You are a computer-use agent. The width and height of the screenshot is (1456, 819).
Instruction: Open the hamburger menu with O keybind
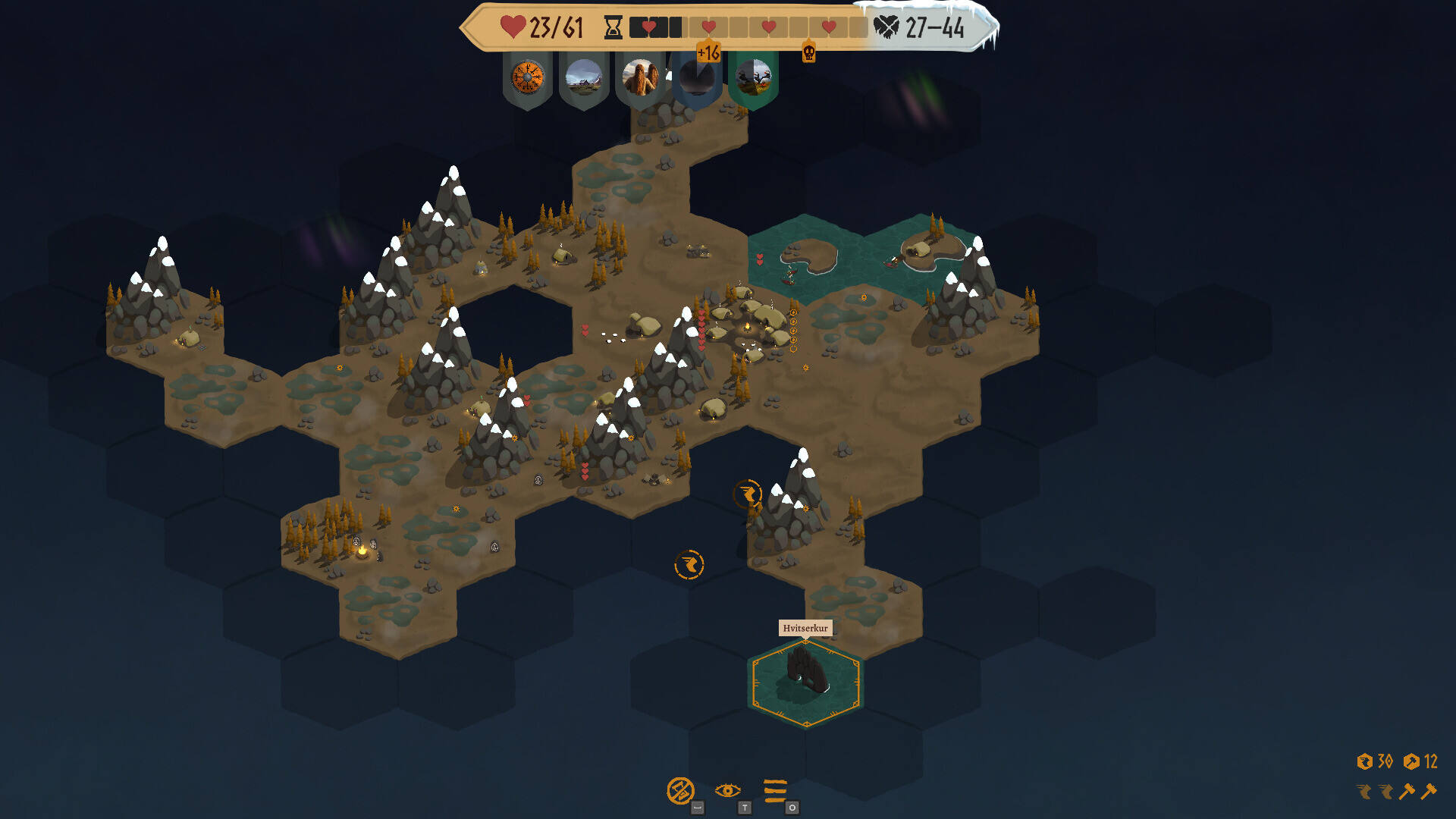click(x=775, y=790)
